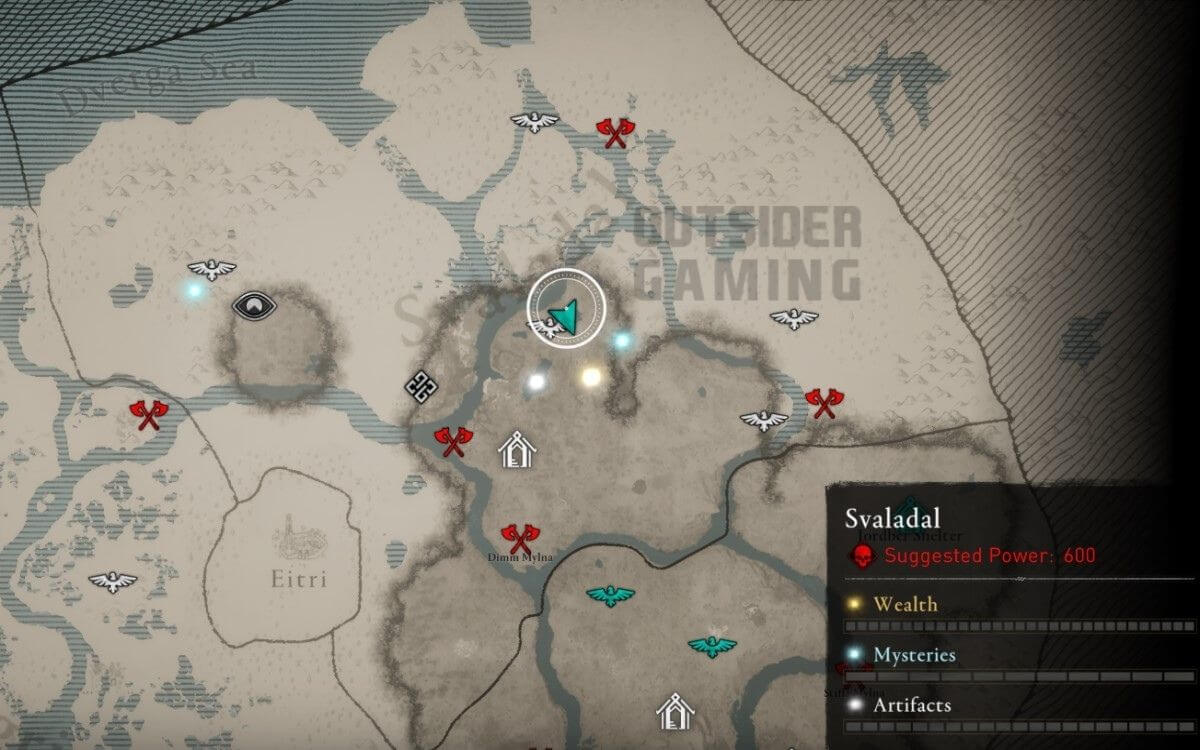
Task: Select the blue mystery dot near the player arrow
Action: point(622,341)
